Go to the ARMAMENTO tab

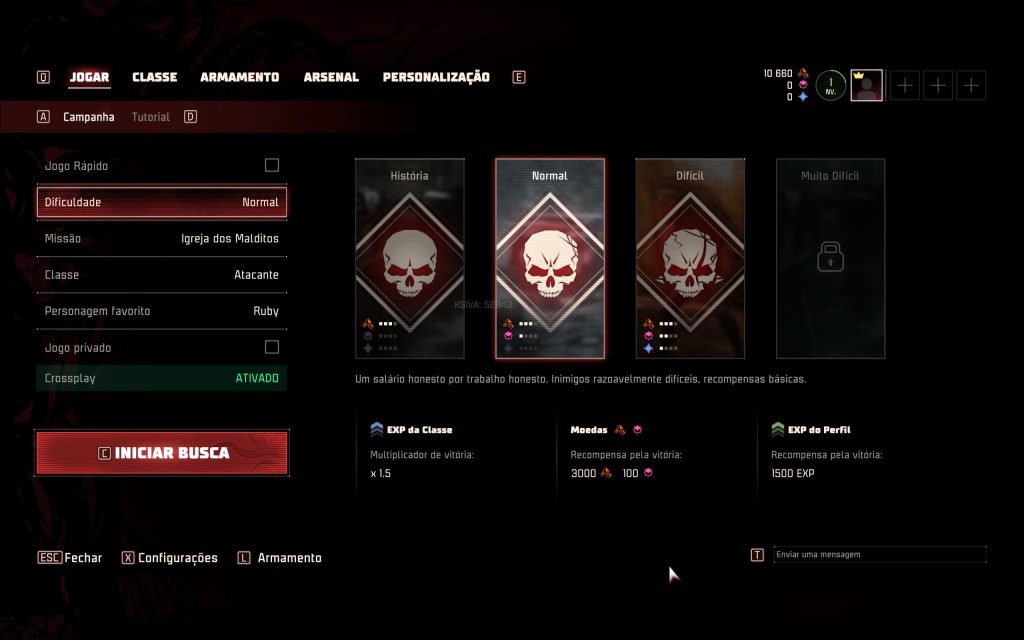point(239,77)
